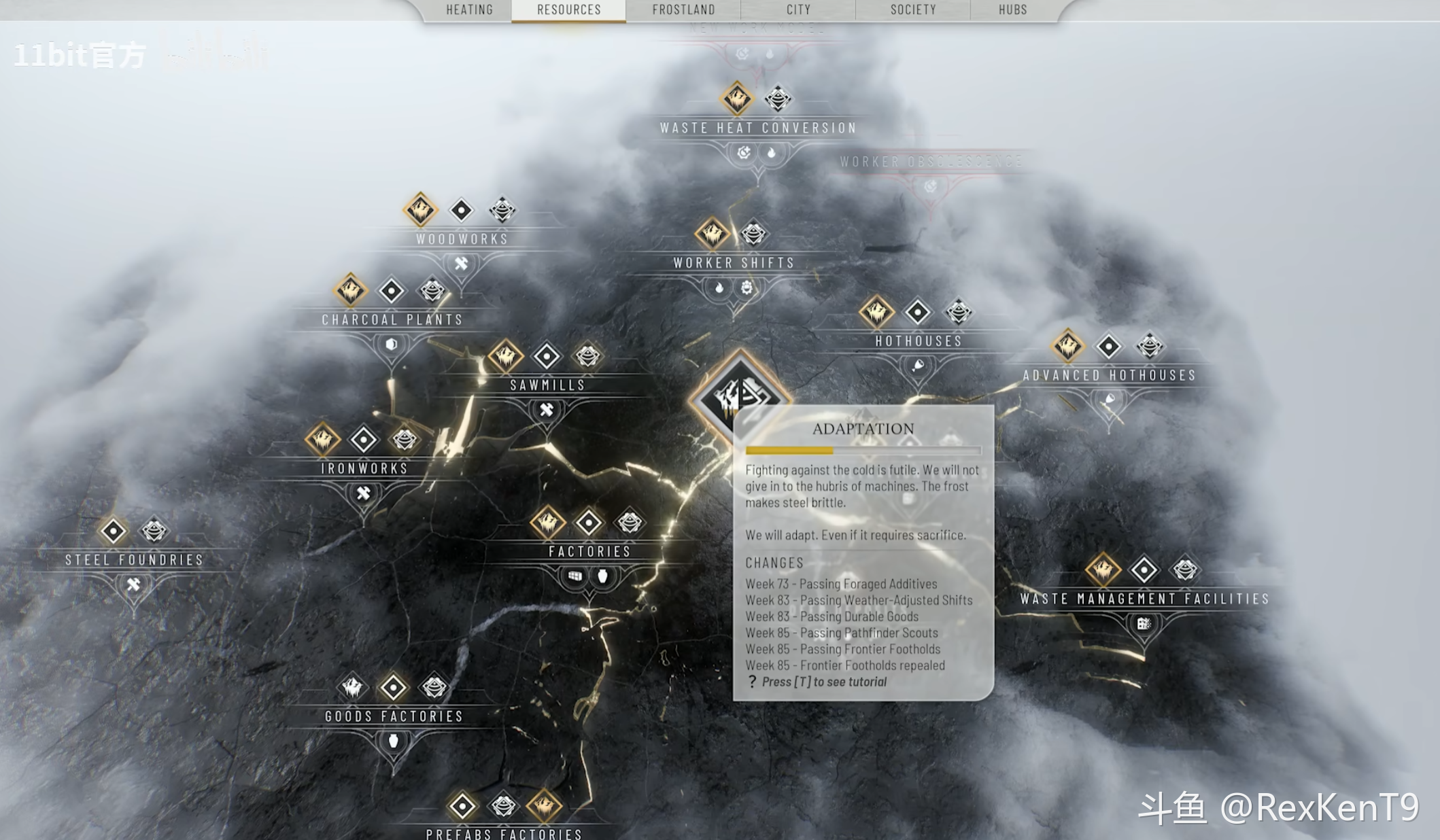Open the Ironworks idea

[364, 468]
